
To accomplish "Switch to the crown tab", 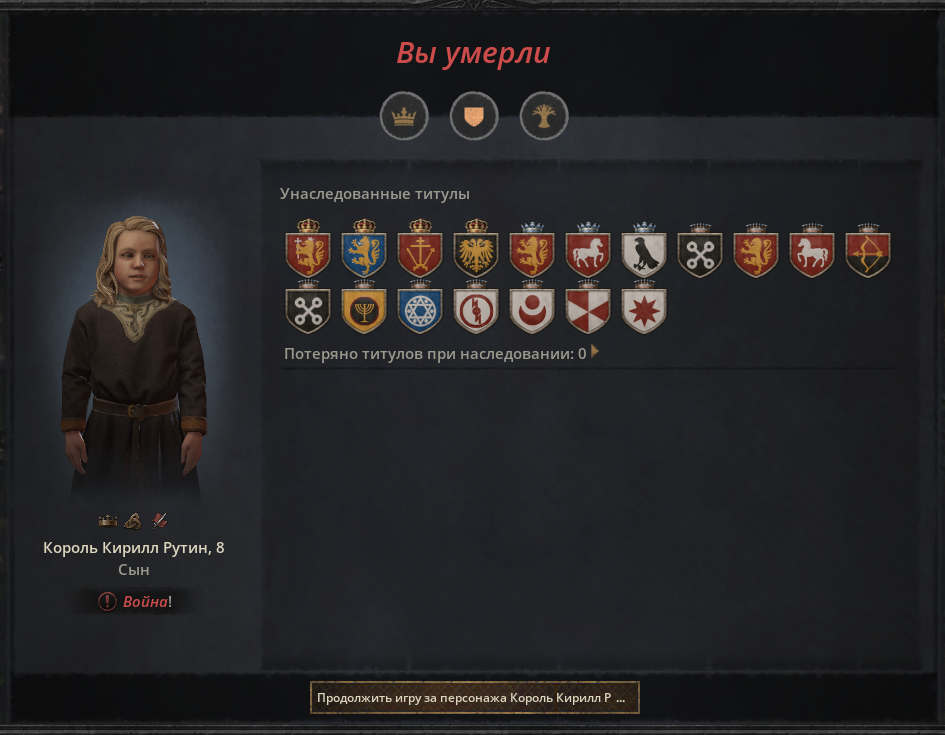I will pos(404,117).
